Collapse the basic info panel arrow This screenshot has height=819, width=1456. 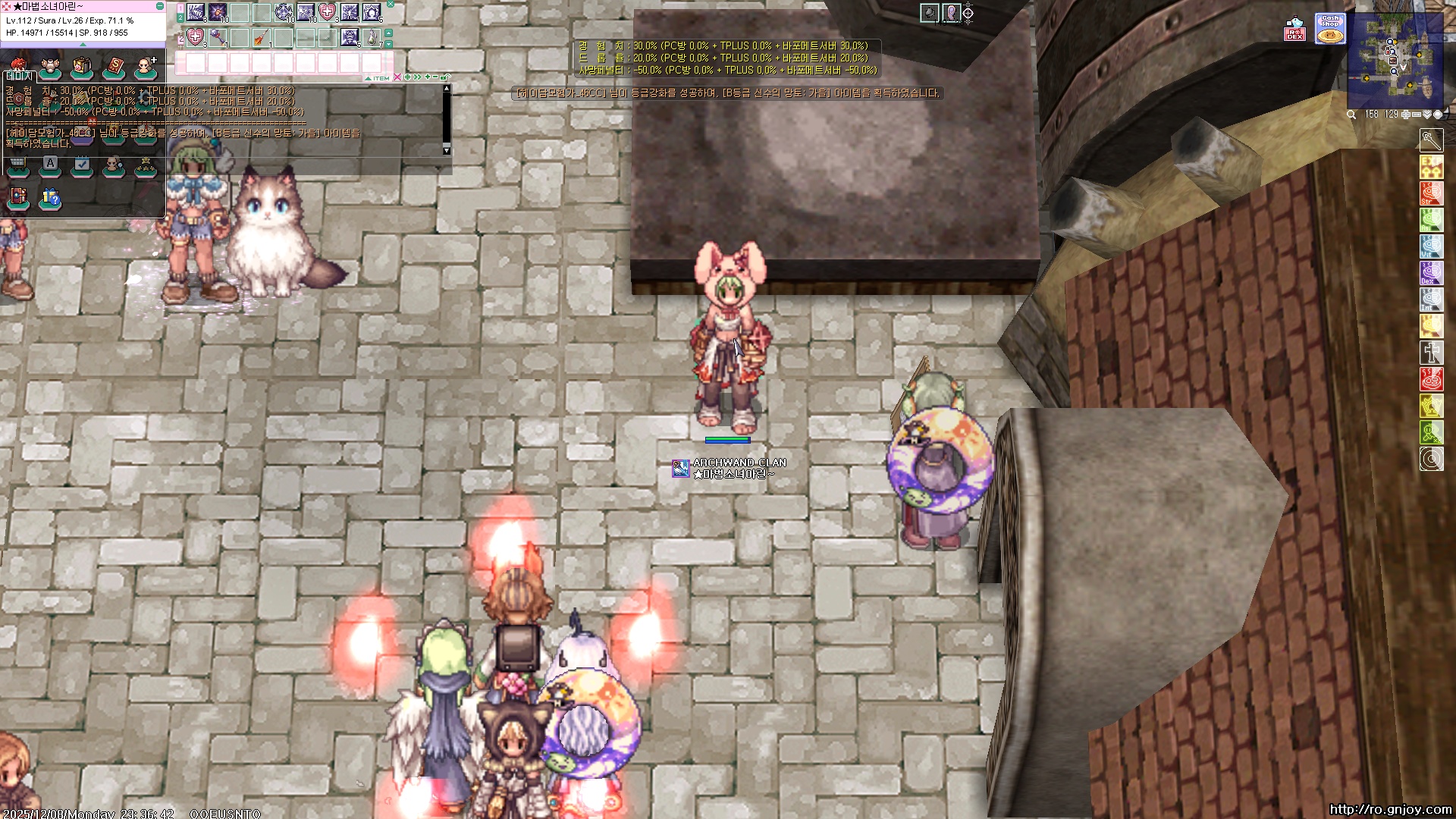click(x=83, y=45)
